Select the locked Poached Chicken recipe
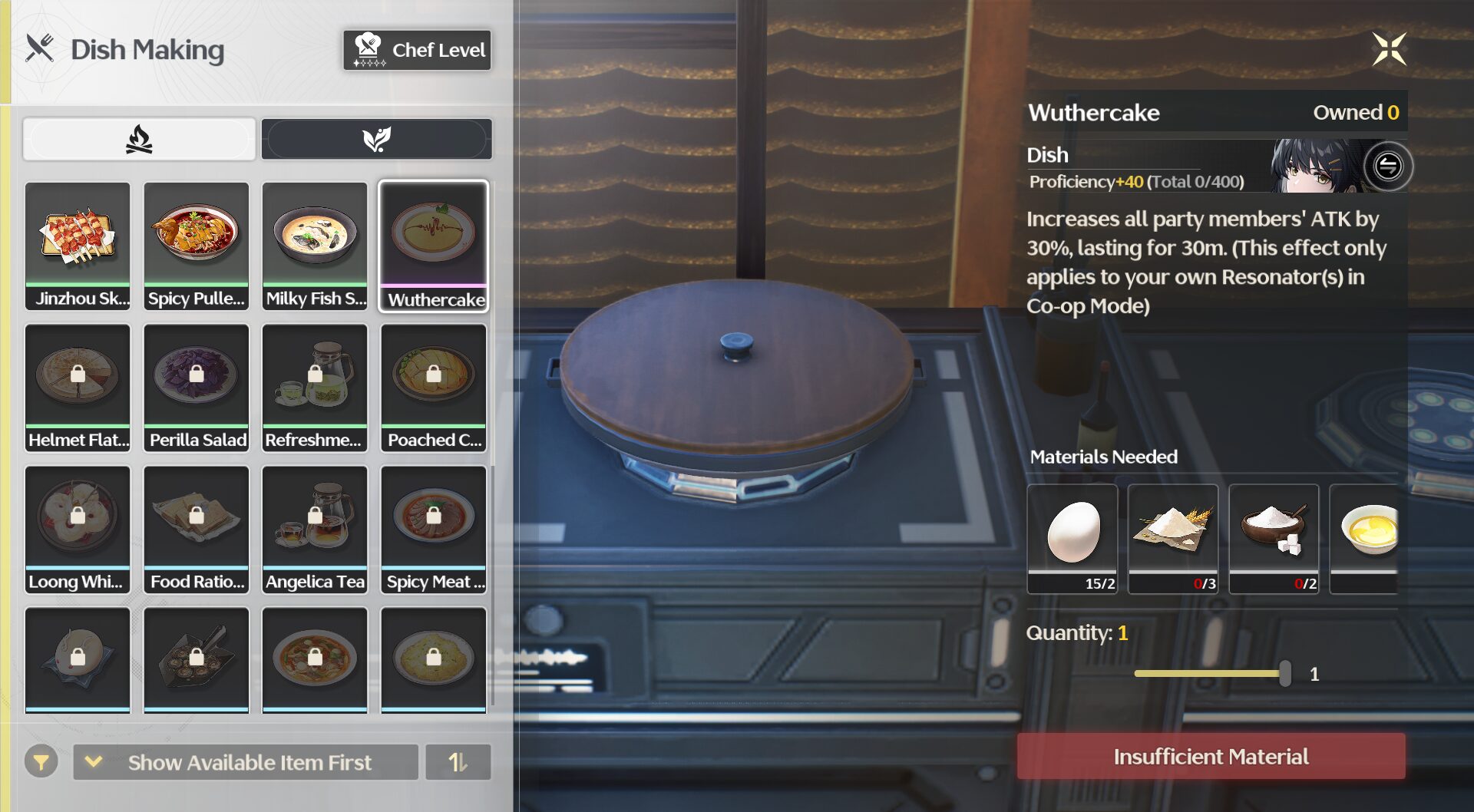The width and height of the screenshot is (1474, 812). 434,387
